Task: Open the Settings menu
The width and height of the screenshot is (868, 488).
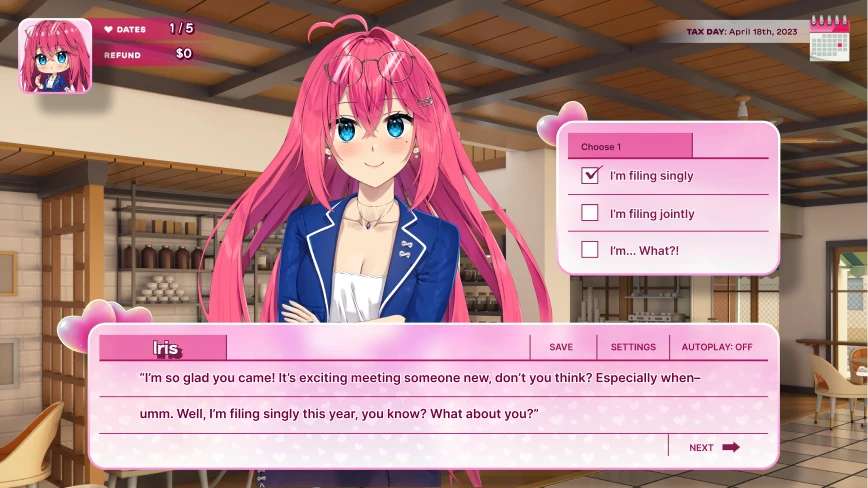Action: (x=633, y=347)
